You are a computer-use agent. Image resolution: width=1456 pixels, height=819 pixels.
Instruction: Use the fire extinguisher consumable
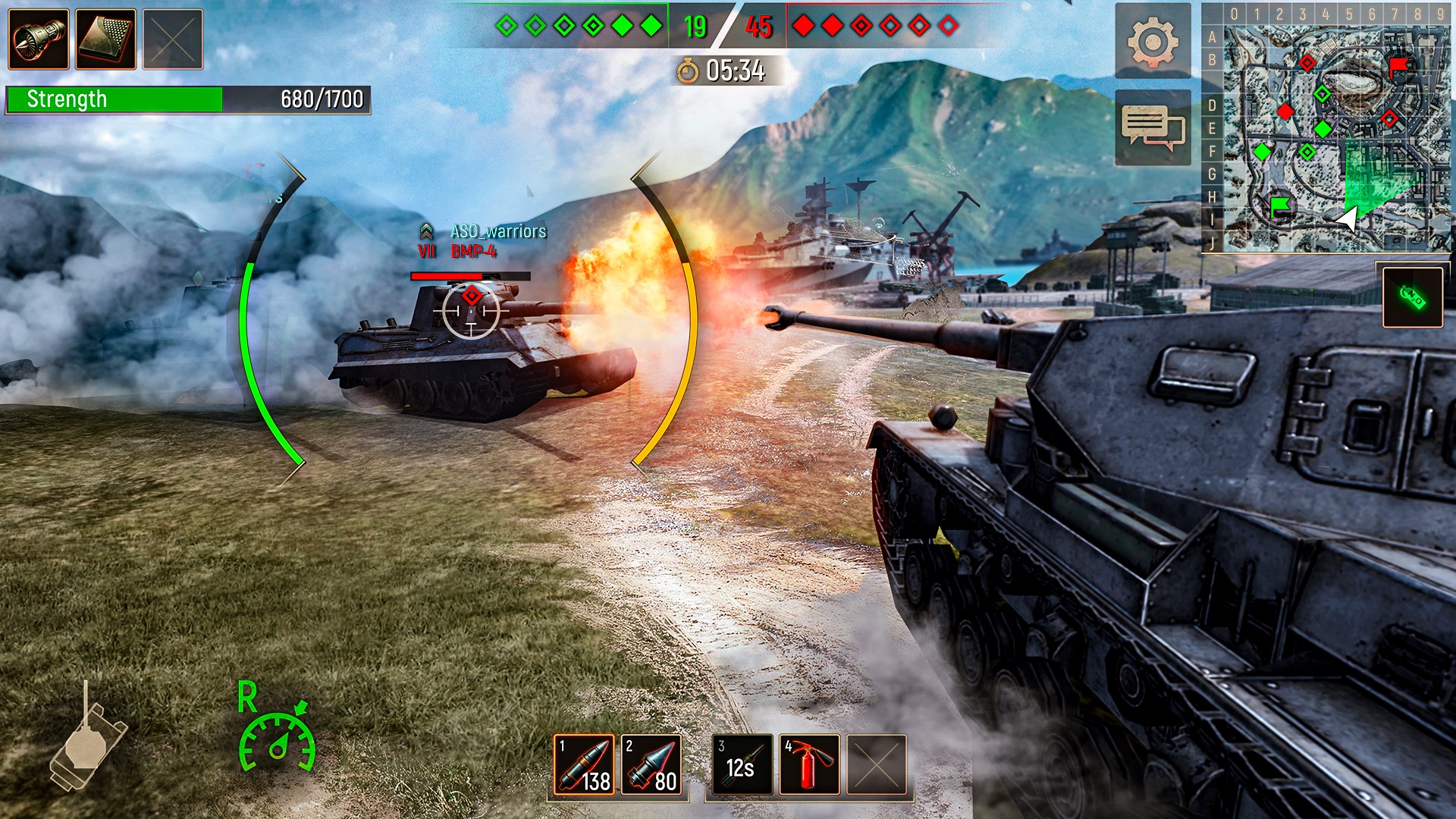point(810,764)
